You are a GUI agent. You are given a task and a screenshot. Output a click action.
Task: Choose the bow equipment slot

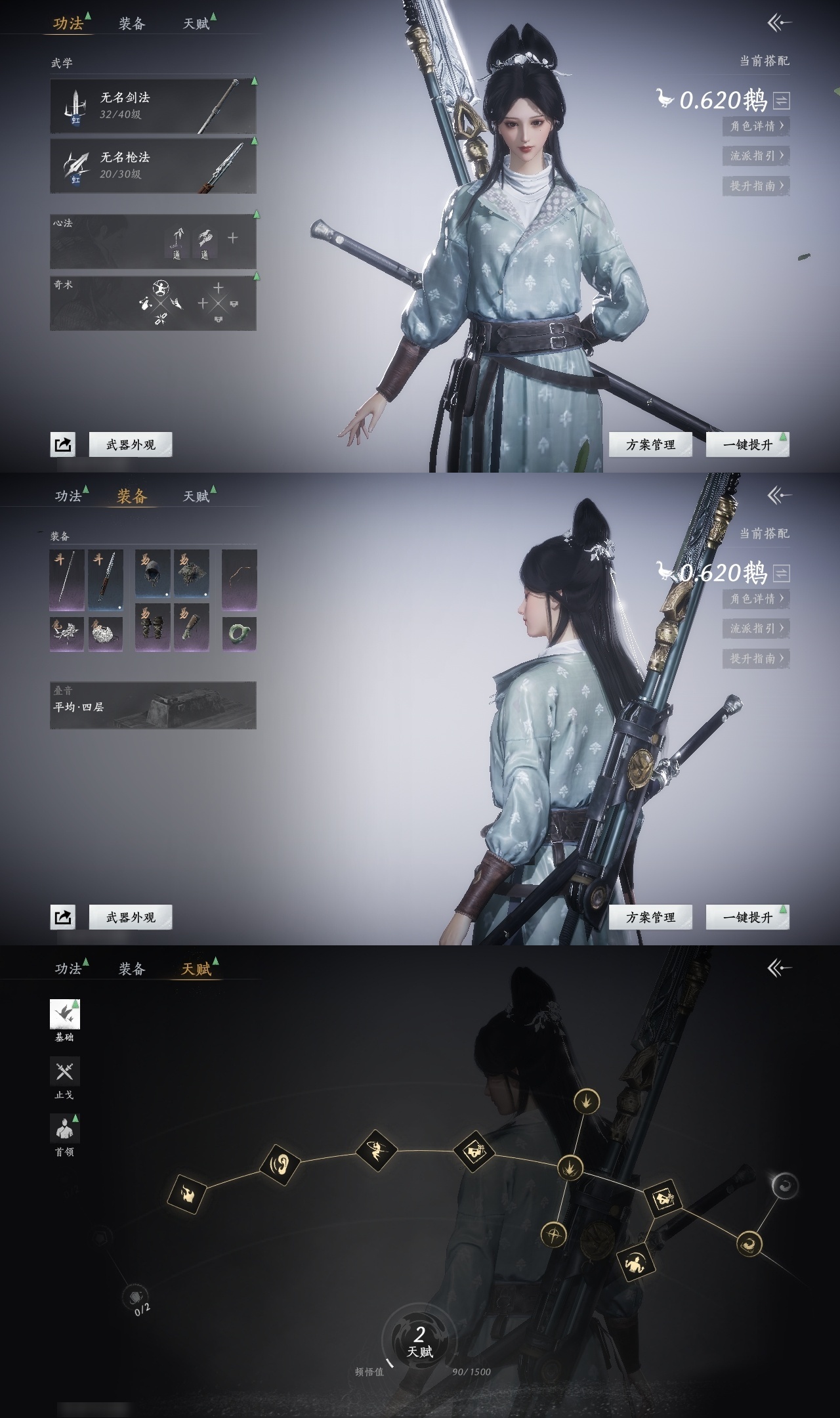click(x=239, y=580)
